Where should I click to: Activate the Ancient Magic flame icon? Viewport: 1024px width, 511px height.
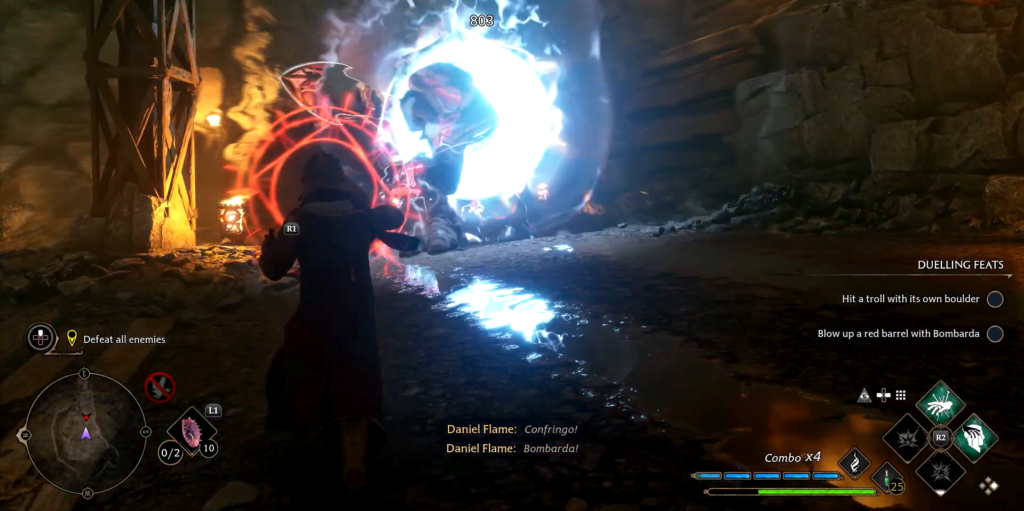(854, 461)
